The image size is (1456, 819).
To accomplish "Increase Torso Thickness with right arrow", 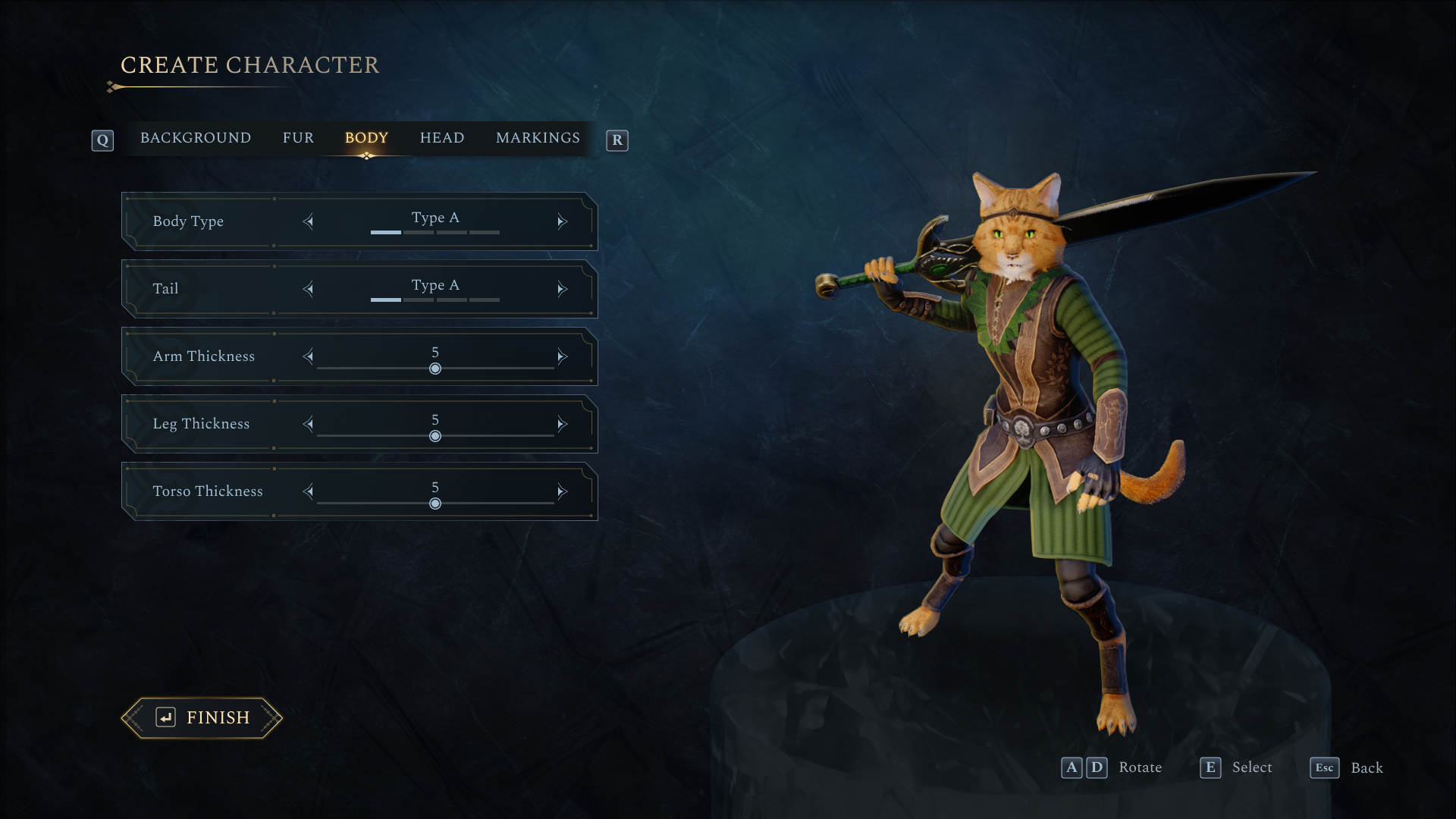I will coord(562,491).
